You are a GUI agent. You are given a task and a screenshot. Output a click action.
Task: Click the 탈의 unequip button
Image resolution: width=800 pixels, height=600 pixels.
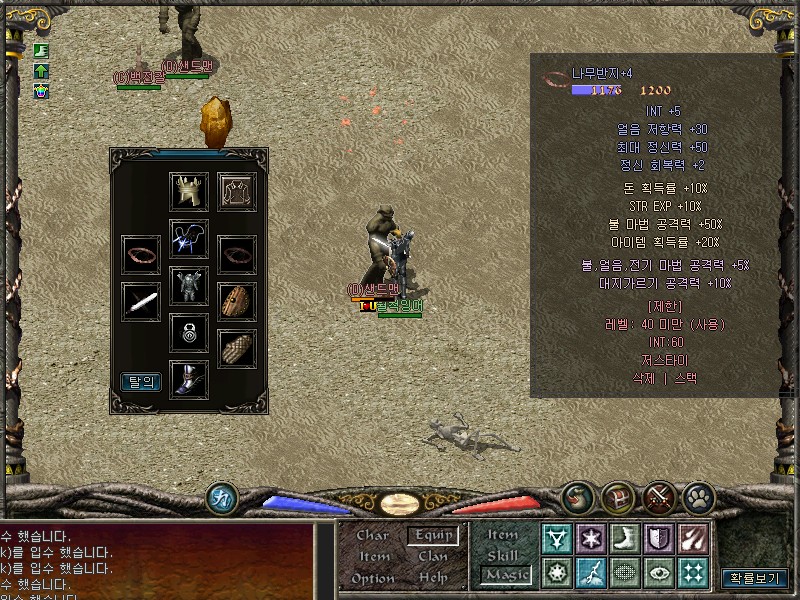[141, 381]
